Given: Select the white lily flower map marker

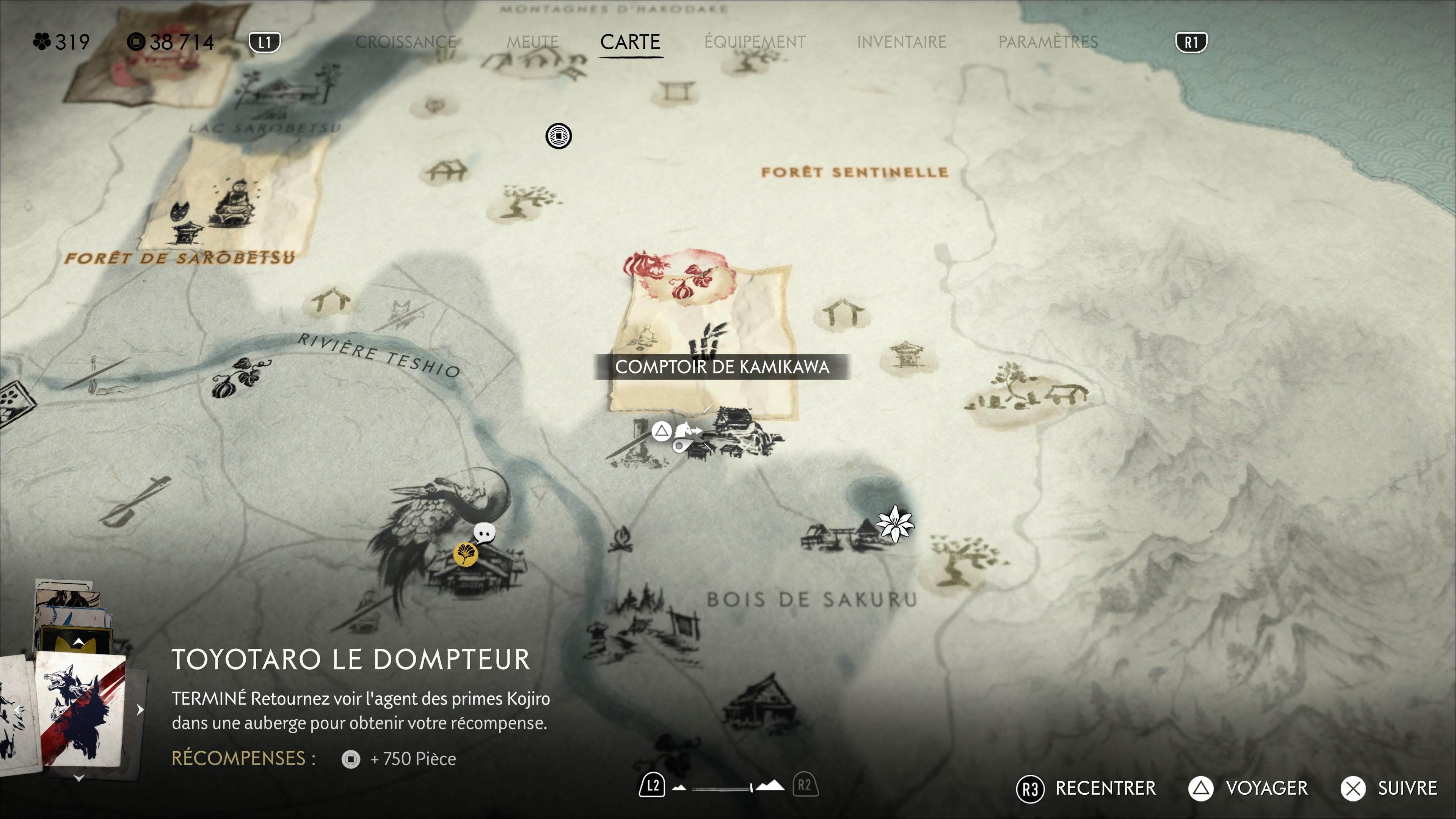Looking at the screenshot, I should point(895,523).
